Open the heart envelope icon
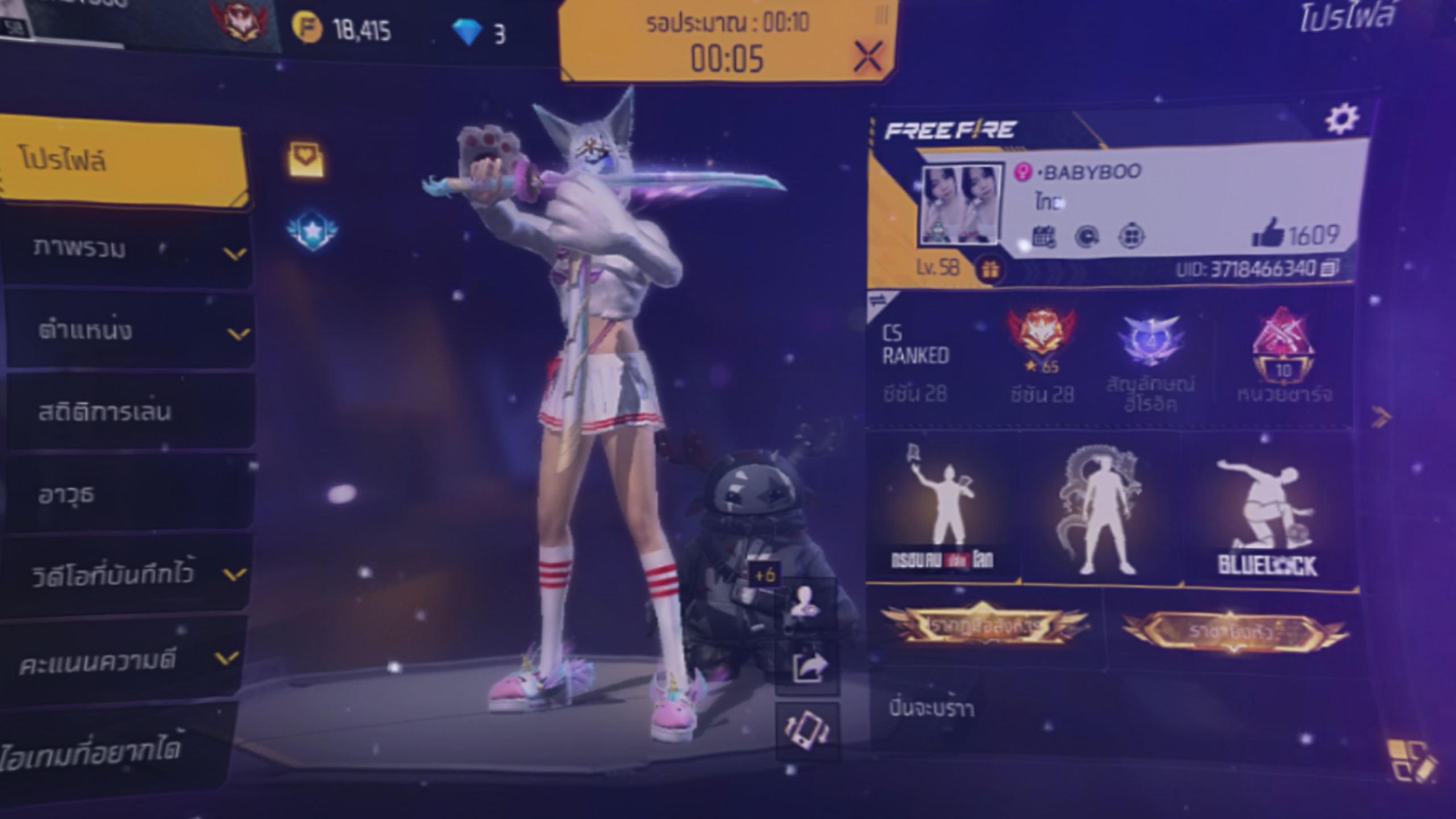 tap(307, 159)
